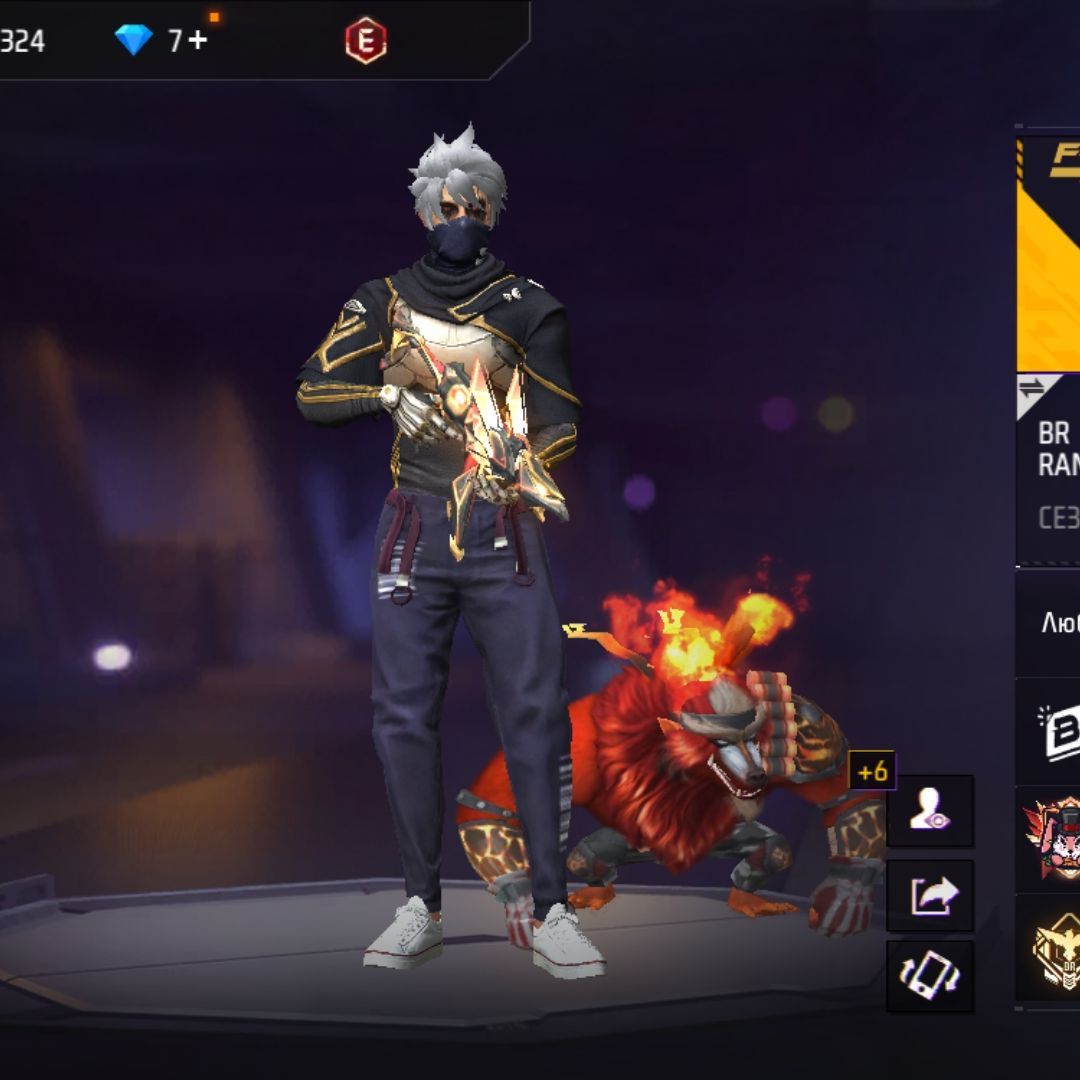Add diamonds with the plus button
This screenshot has width=1080, height=1080.
pos(197,41)
